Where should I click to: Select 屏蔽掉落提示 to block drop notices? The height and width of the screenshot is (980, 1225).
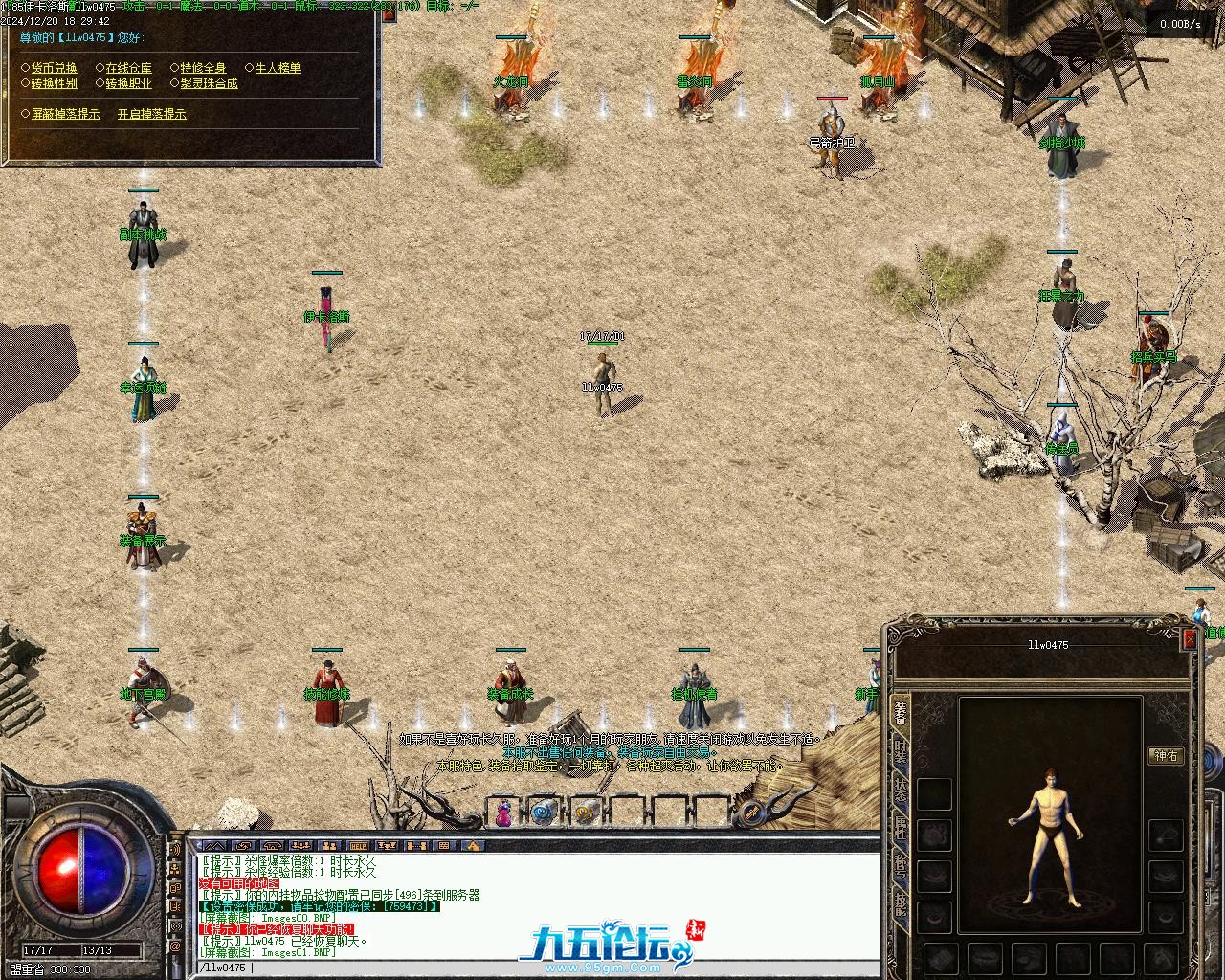tap(65, 114)
